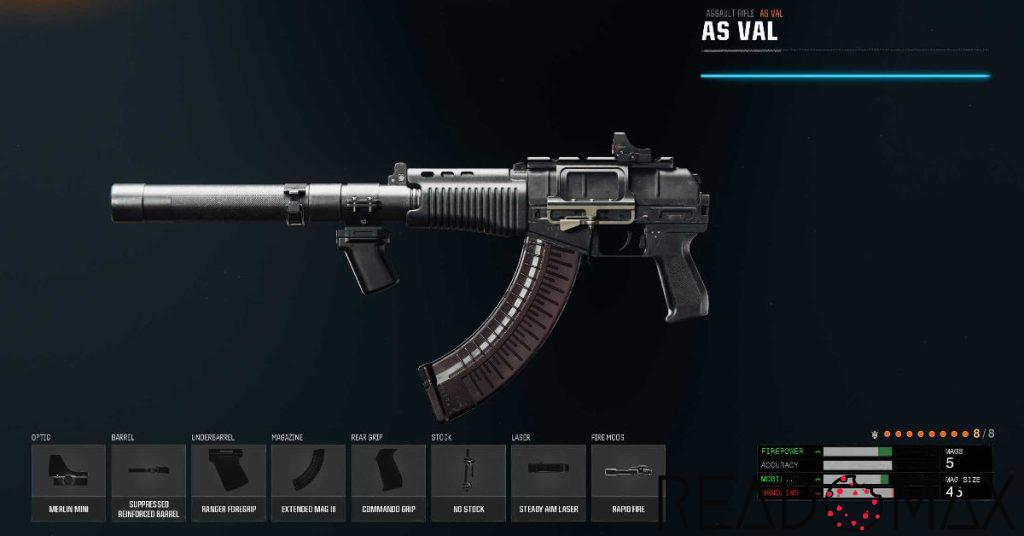The width and height of the screenshot is (1024, 536).
Task: Select the Extended Mag II magazine slot
Action: coord(308,482)
